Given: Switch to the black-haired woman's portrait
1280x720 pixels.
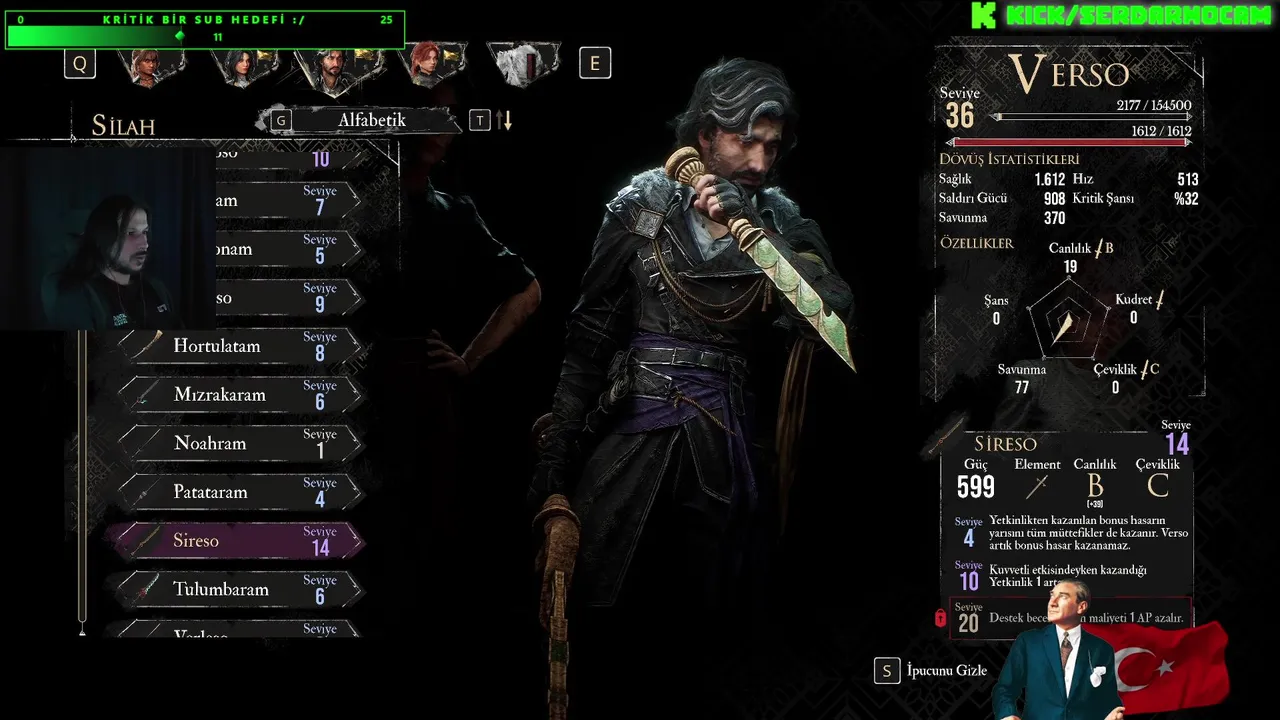Looking at the screenshot, I should click(241, 65).
